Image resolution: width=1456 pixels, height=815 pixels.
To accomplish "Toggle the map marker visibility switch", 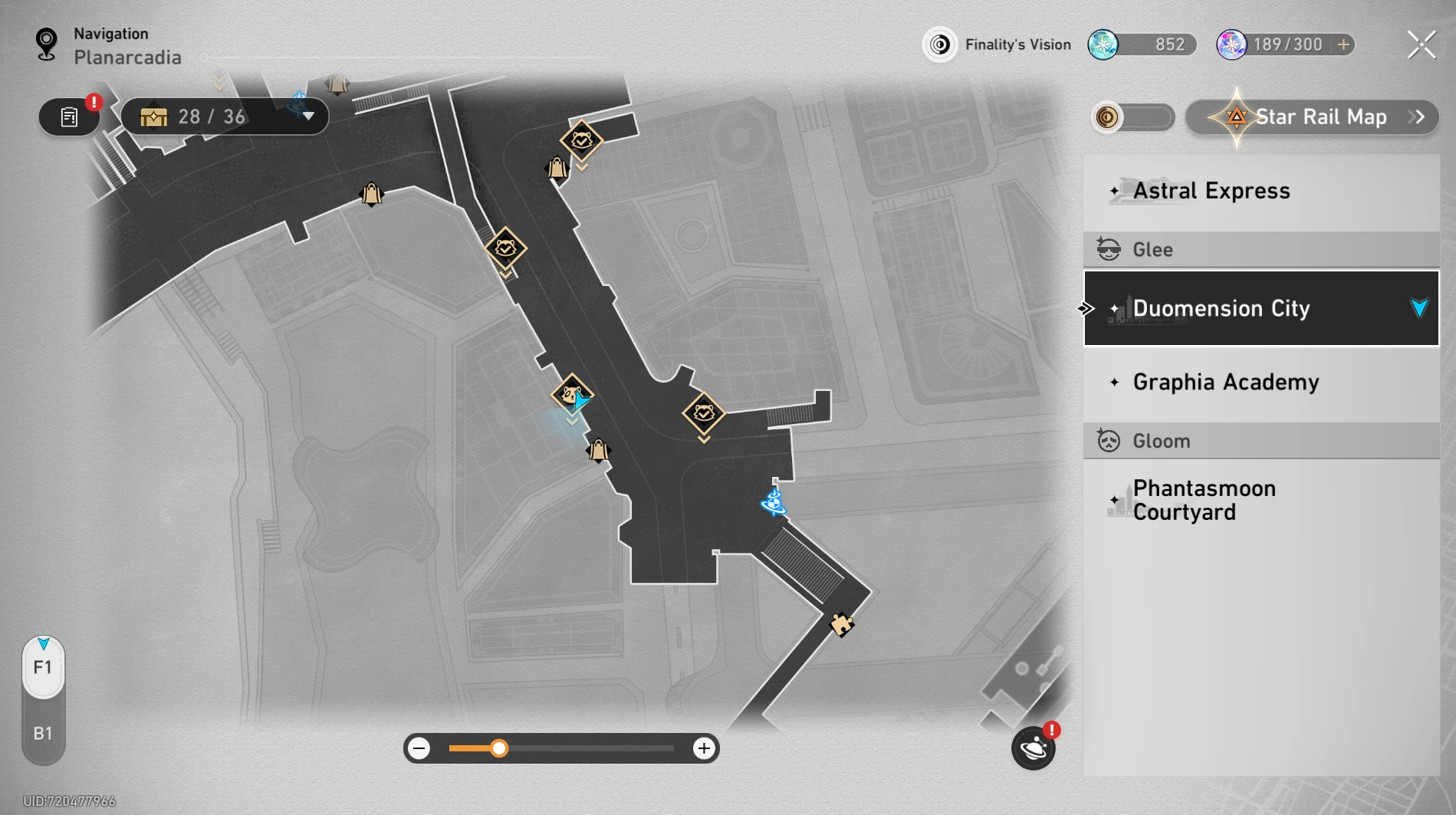I will point(1132,117).
